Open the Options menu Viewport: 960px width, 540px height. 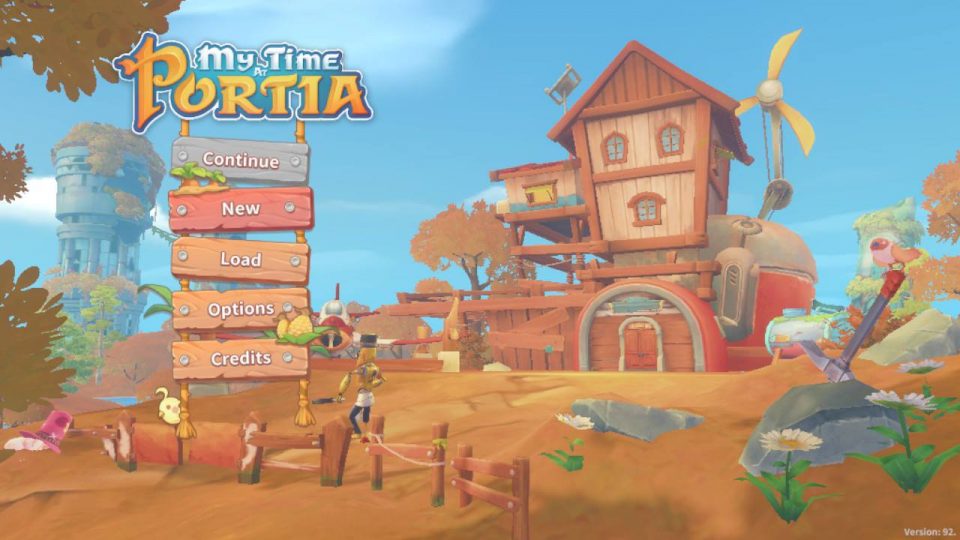pos(240,309)
